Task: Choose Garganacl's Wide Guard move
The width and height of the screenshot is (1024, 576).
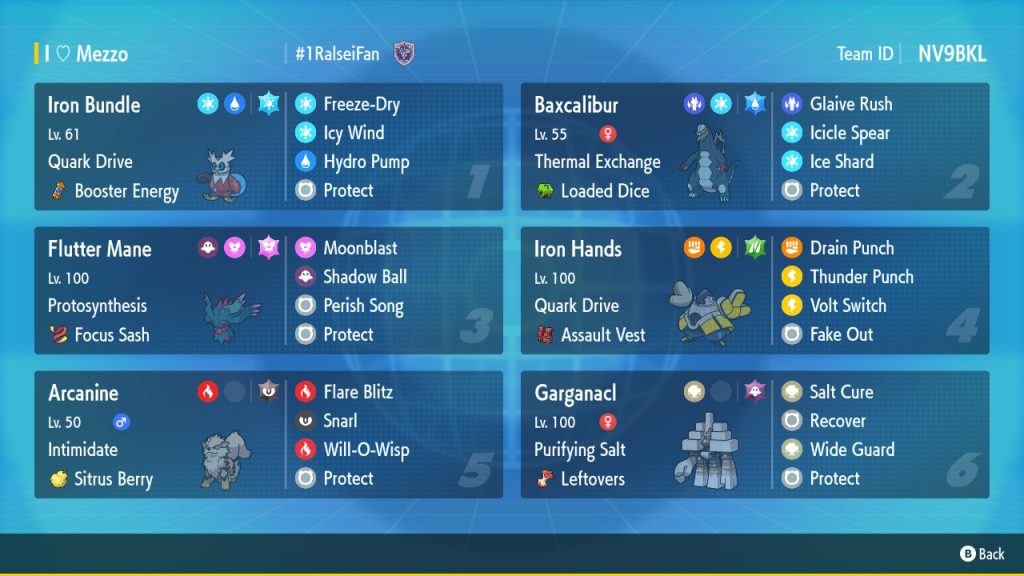Action: 851,450
